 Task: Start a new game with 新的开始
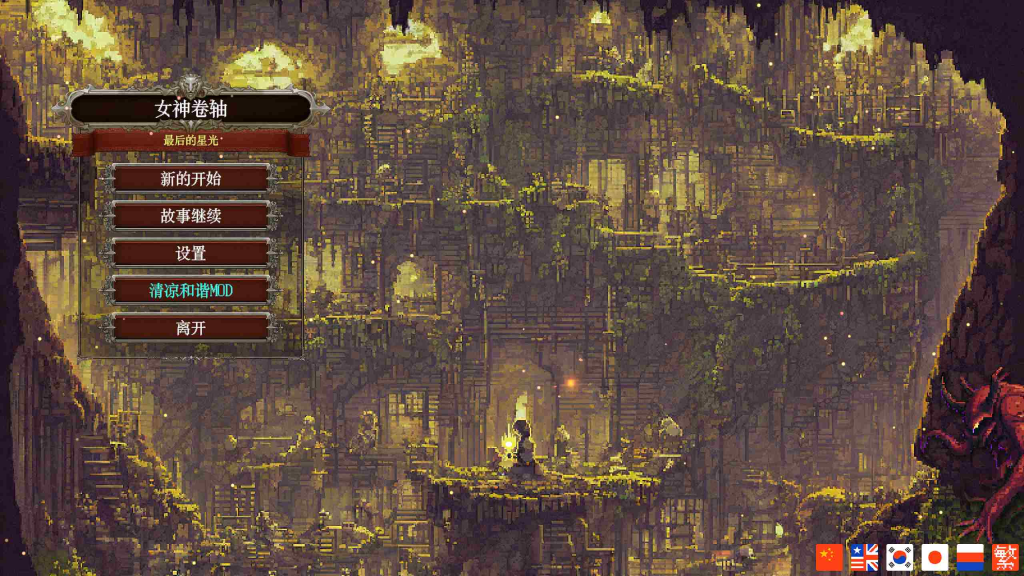(191, 179)
